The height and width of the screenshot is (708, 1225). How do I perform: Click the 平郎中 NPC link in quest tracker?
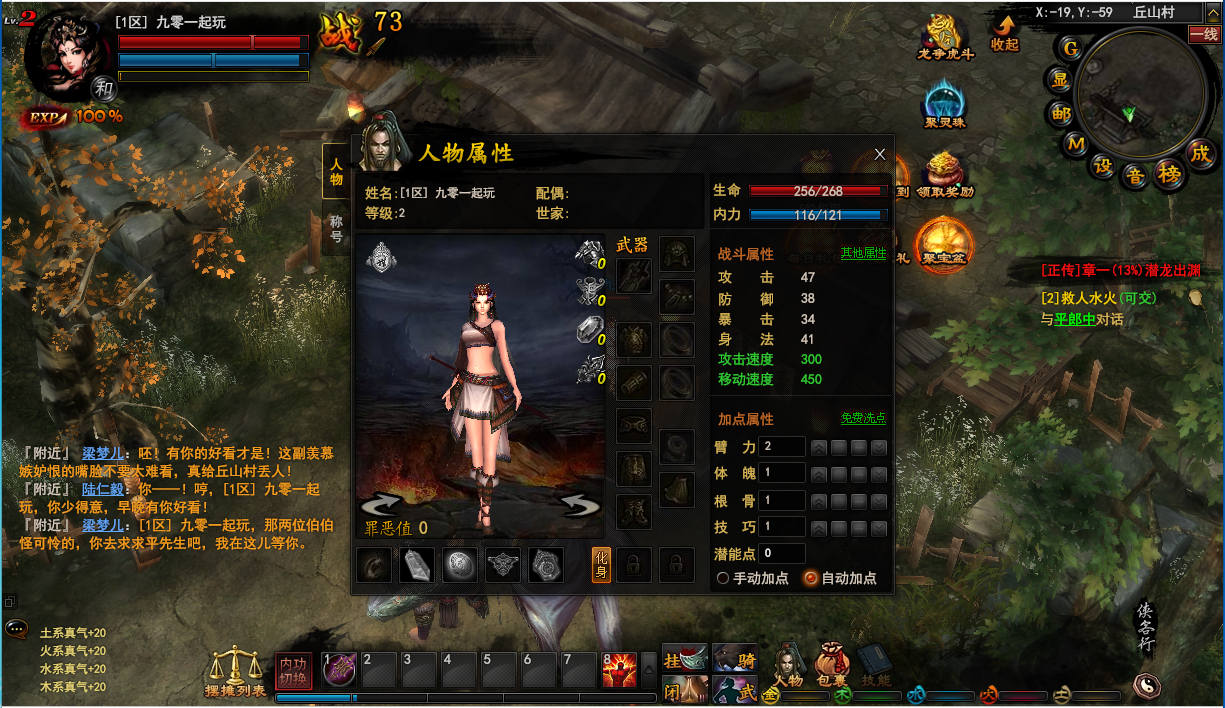pyautogui.click(x=1074, y=320)
